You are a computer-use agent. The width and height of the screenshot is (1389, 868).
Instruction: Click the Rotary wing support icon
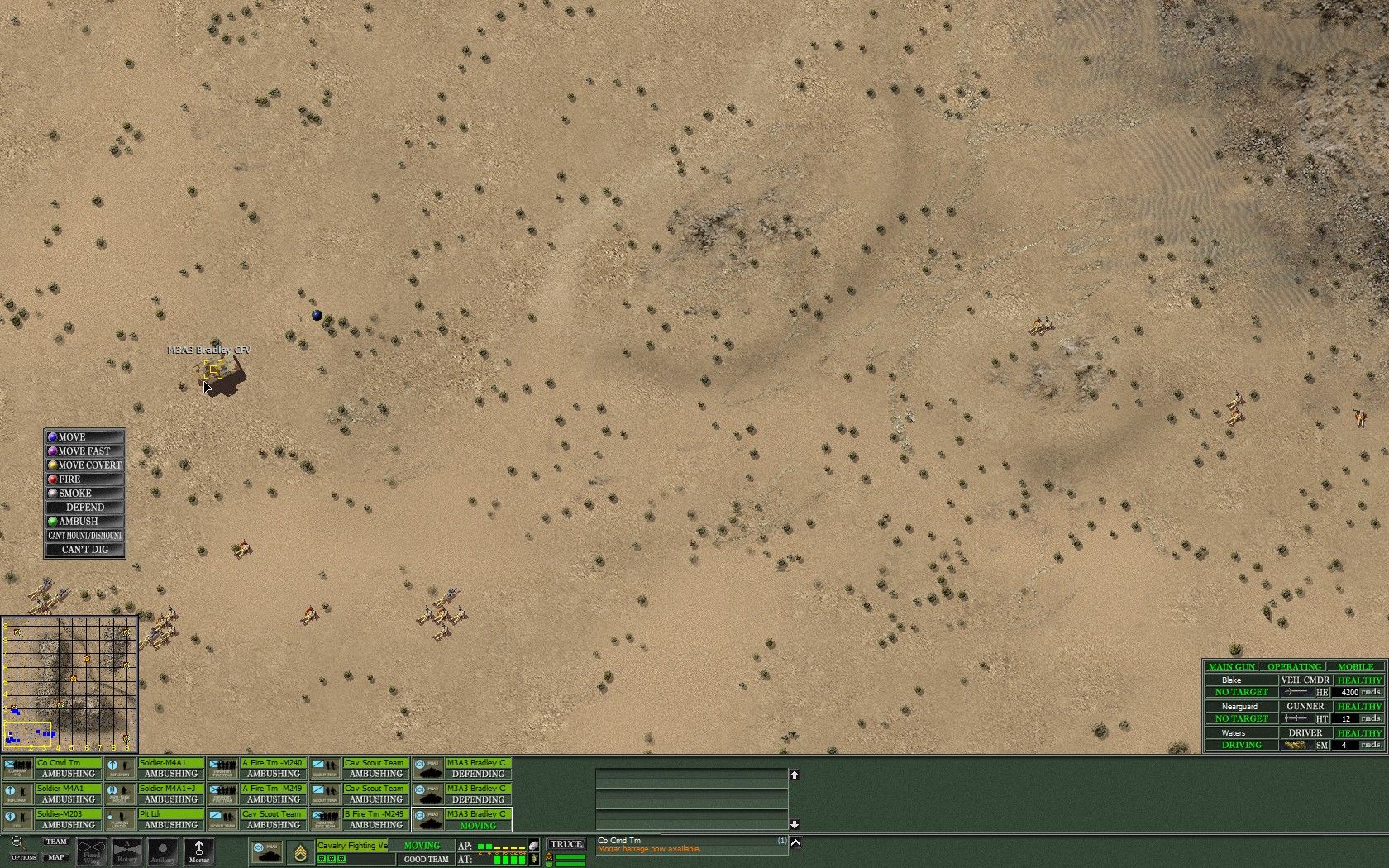point(126,851)
